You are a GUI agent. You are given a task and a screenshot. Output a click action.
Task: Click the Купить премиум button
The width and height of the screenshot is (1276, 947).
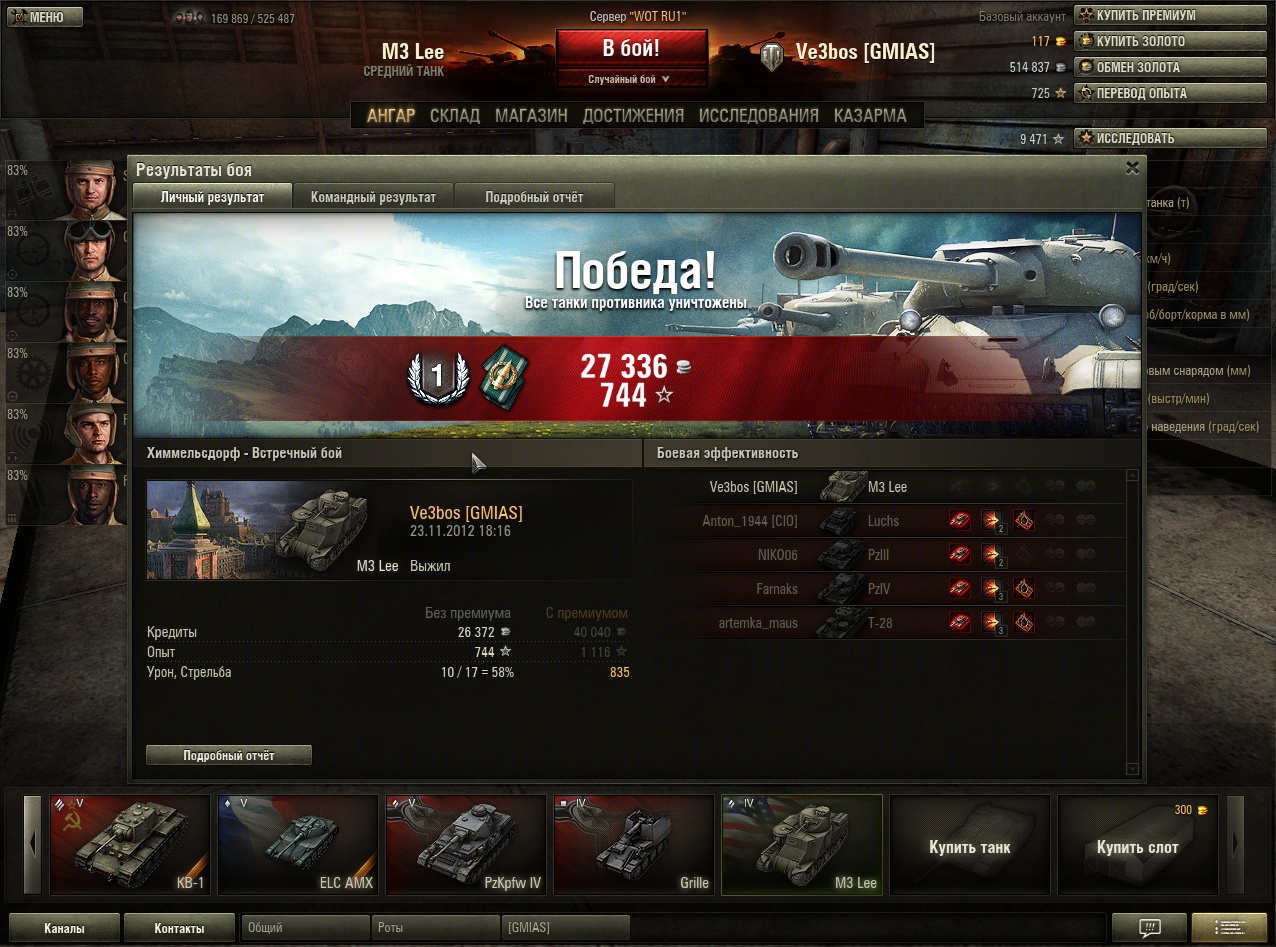click(x=1147, y=15)
